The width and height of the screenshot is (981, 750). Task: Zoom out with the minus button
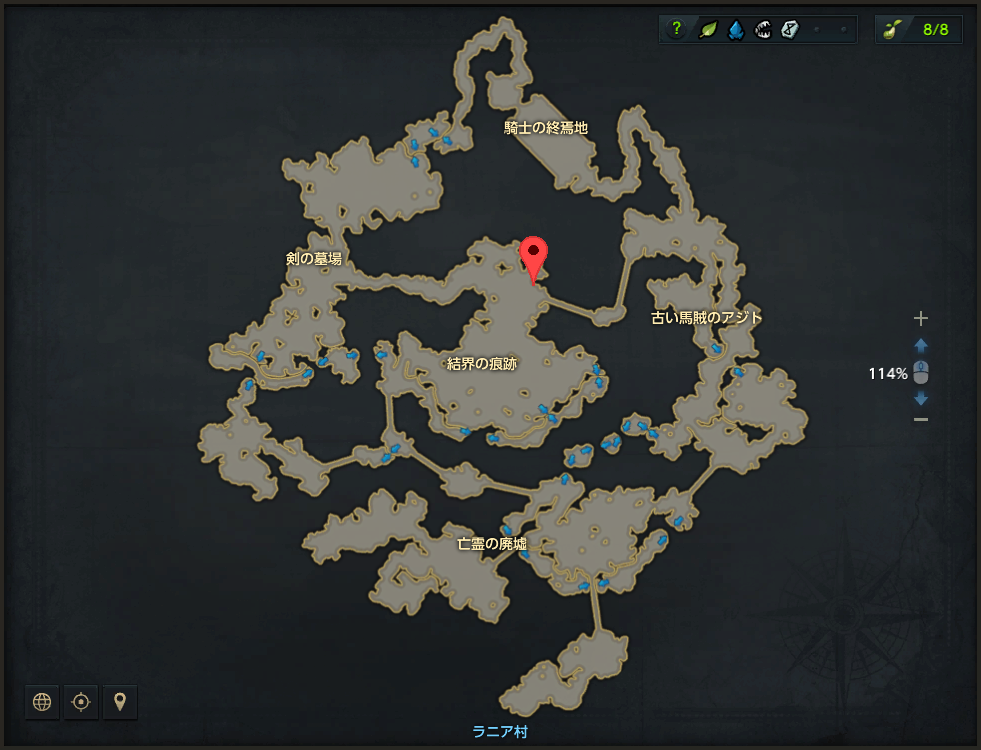[921, 419]
